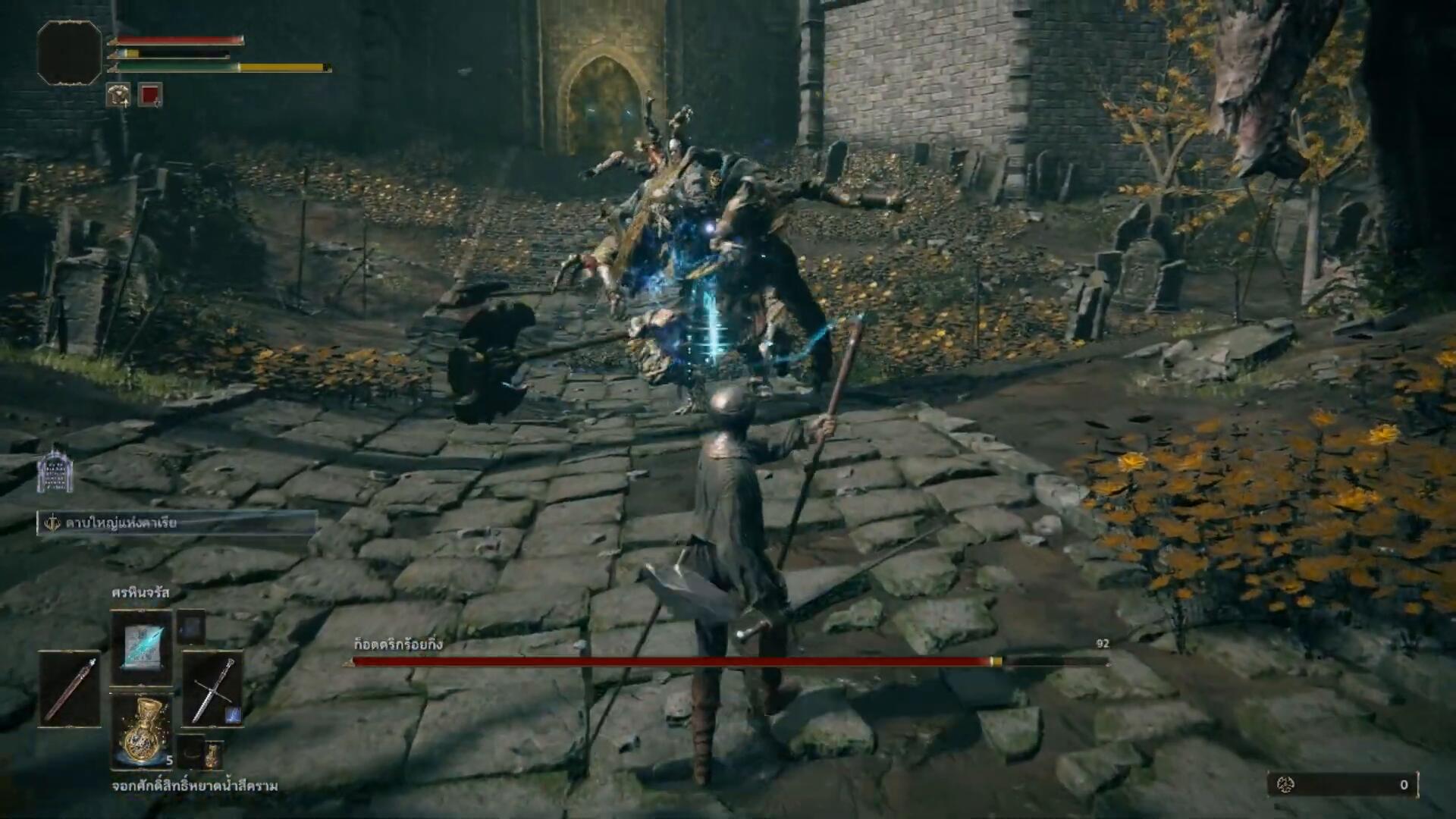Image resolution: width=1456 pixels, height=819 pixels.
Task: Click the glowing gate icon above the banner
Action: [x=55, y=472]
